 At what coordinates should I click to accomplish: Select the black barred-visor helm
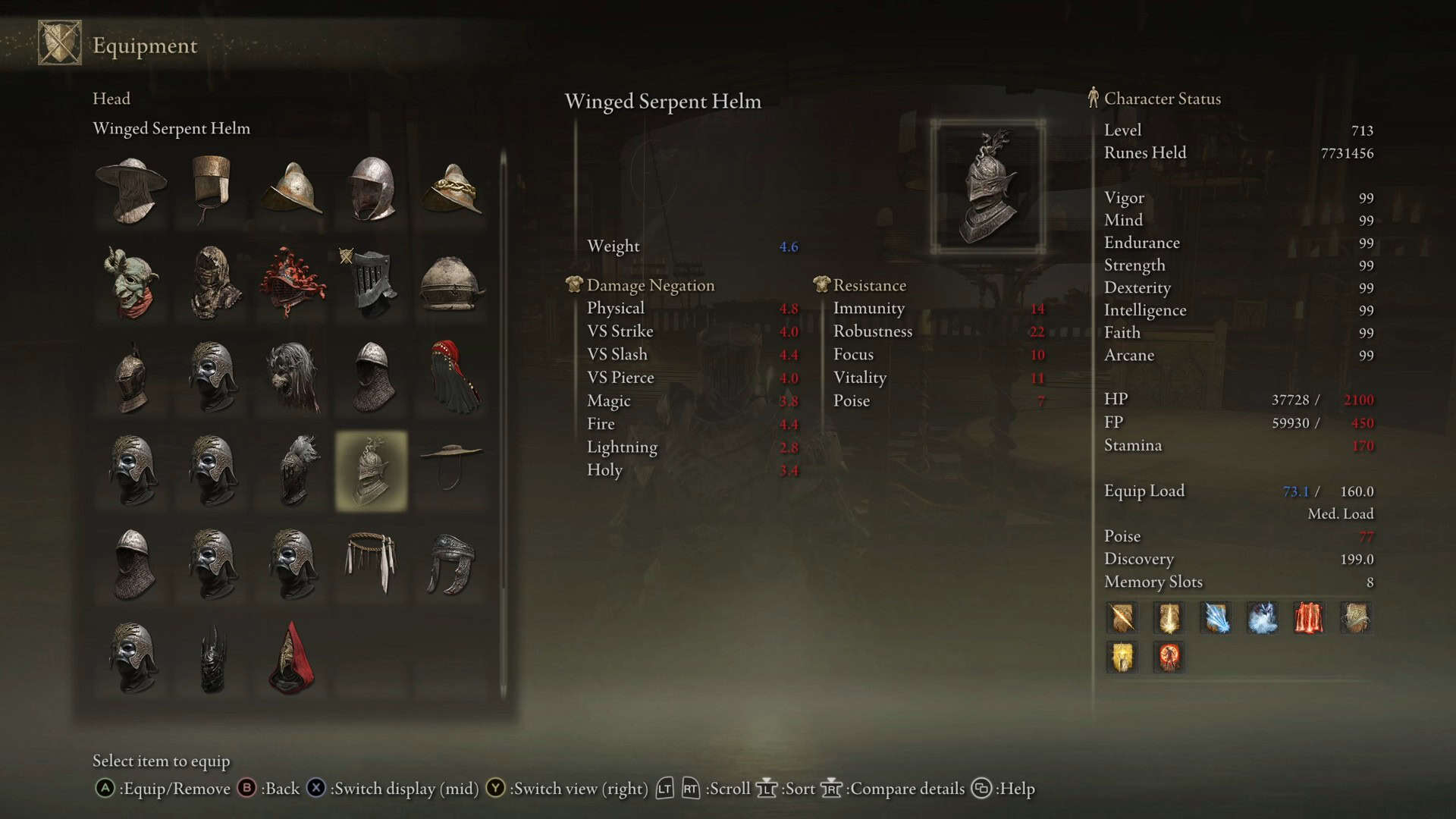point(371,283)
